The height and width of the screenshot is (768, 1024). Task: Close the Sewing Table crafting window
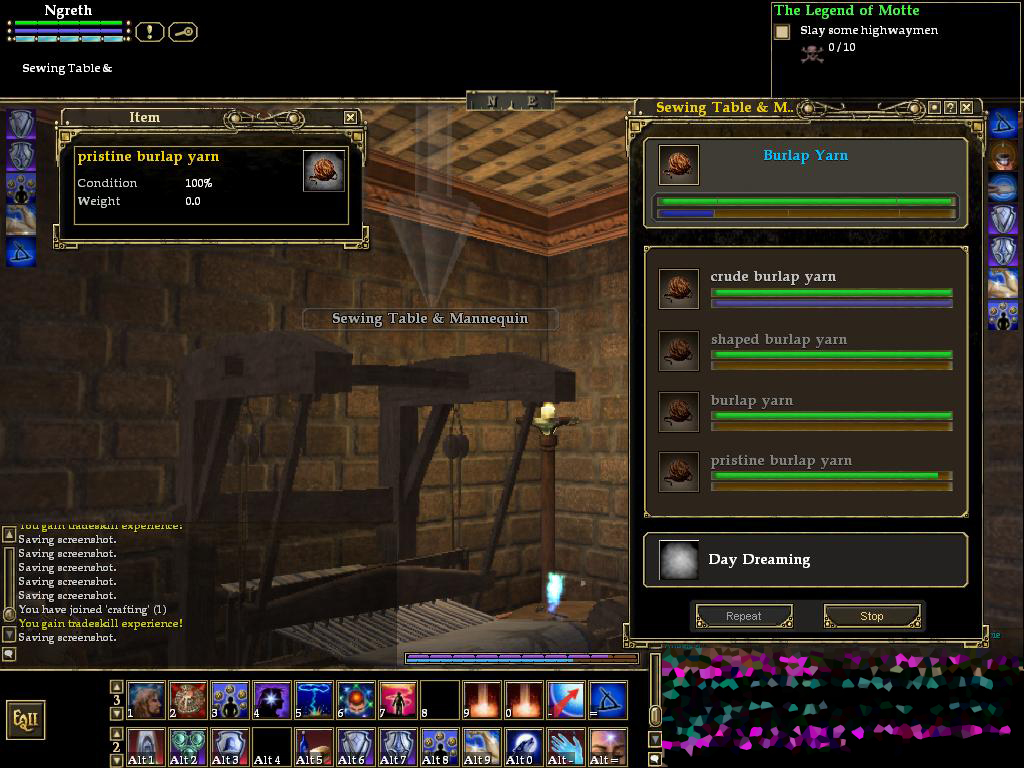[x=967, y=107]
